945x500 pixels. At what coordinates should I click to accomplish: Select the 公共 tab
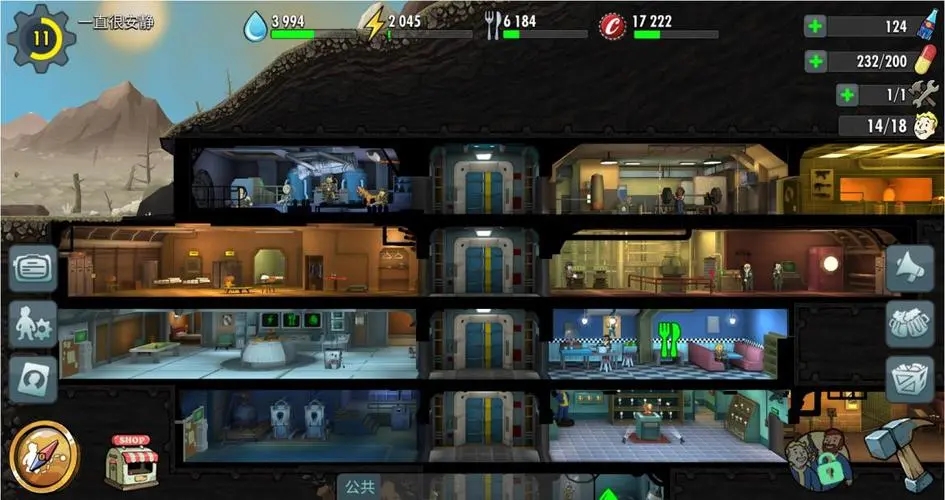360,489
